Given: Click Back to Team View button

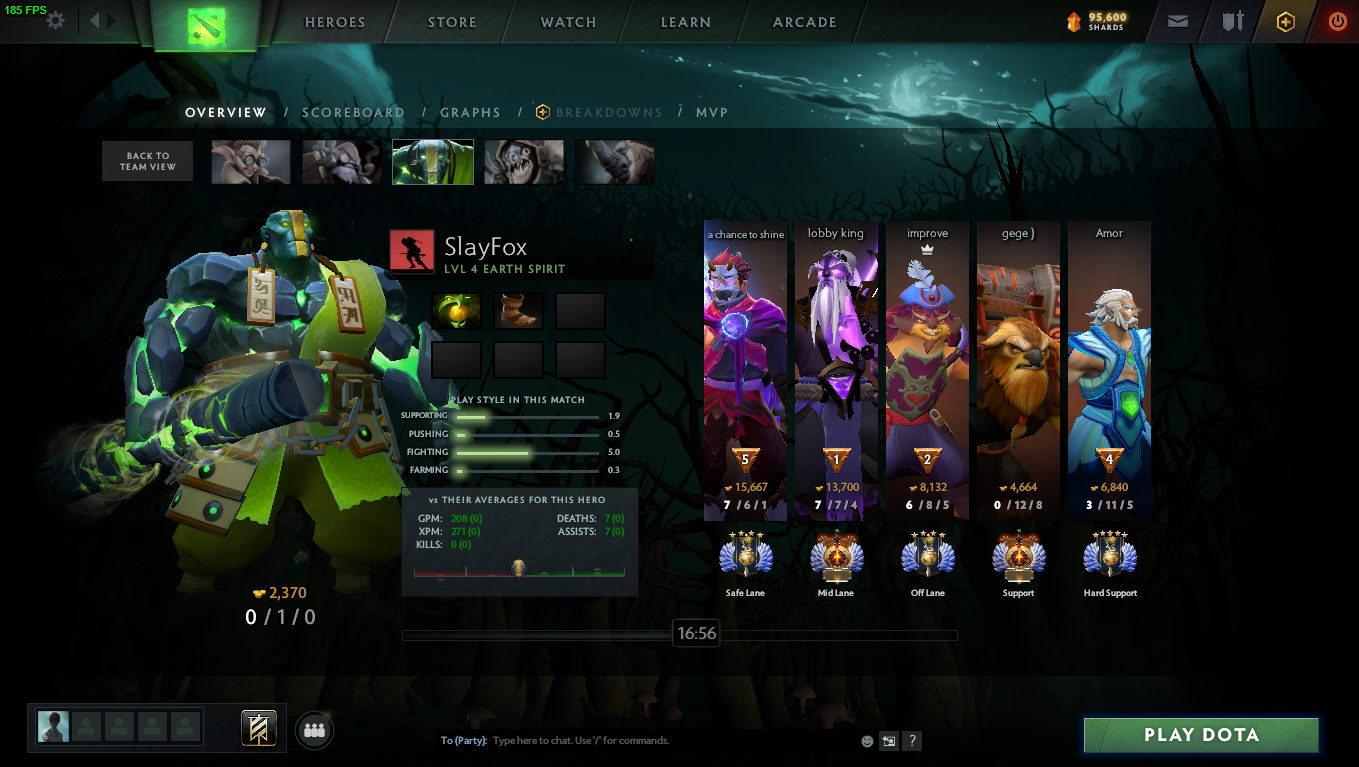Looking at the screenshot, I should (147, 161).
